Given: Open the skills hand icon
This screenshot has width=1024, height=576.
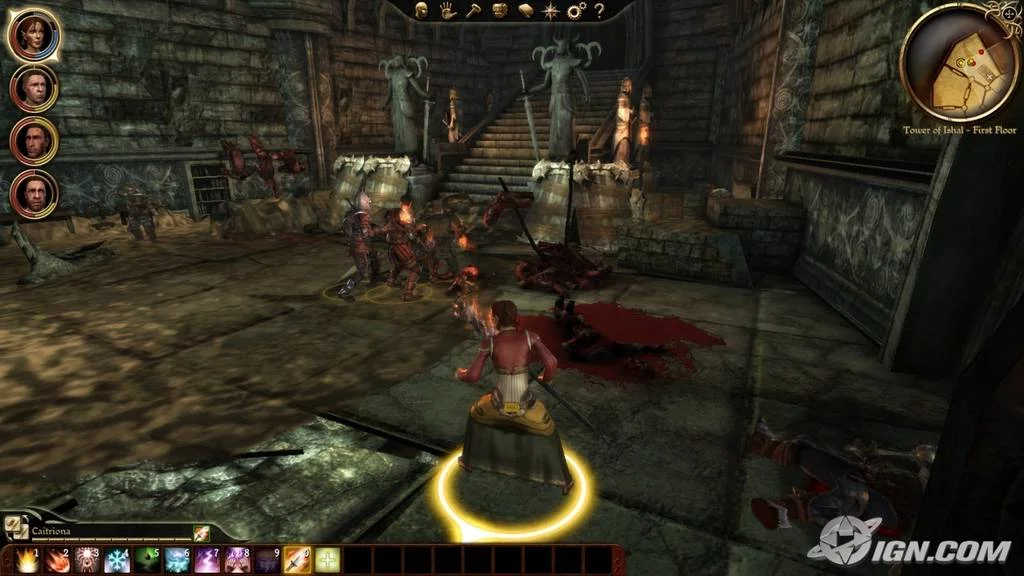Looking at the screenshot, I should click(x=449, y=11).
